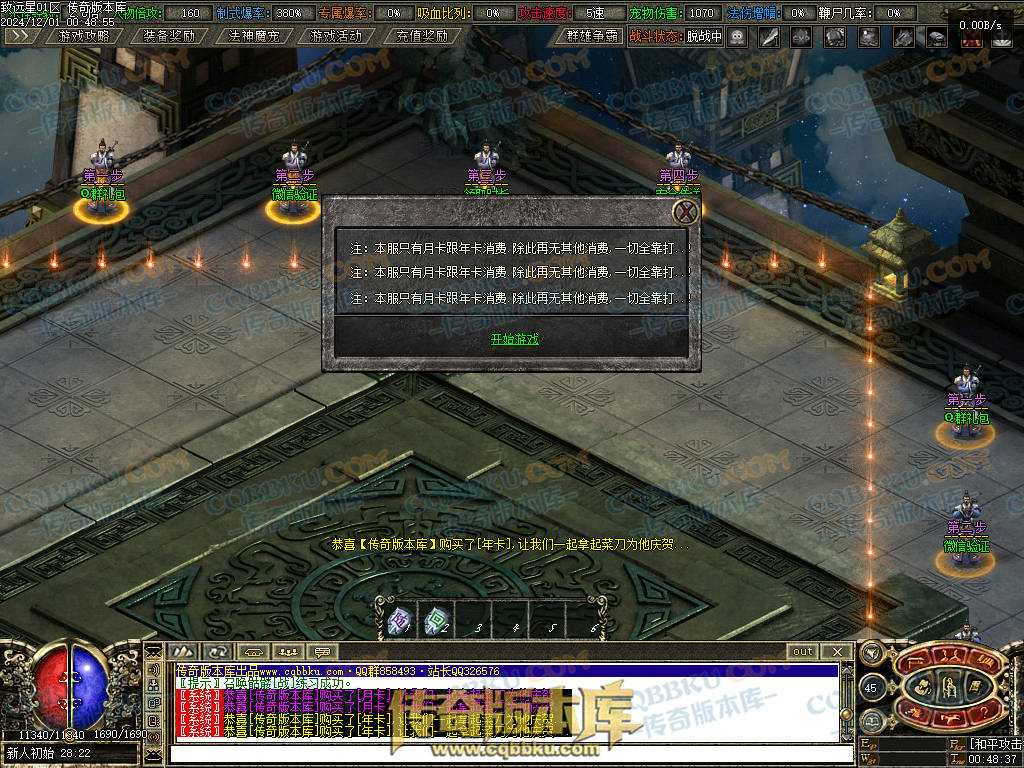Click the 'out' button above chat
This screenshot has height=768, width=1024.
802,651
